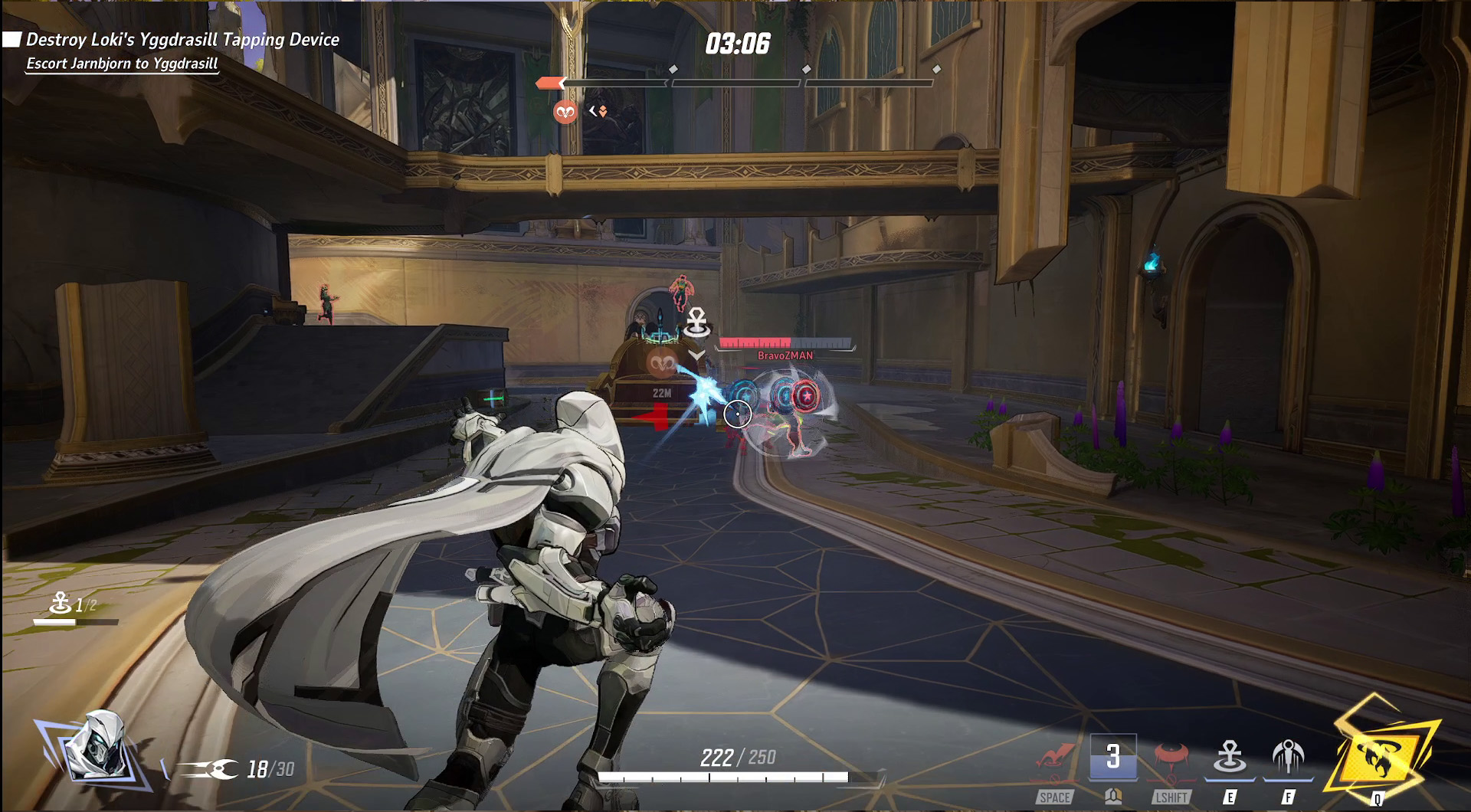
Task: Select the Escort Jarnbjorn to Yggdrasill sub-objective
Action: point(123,64)
